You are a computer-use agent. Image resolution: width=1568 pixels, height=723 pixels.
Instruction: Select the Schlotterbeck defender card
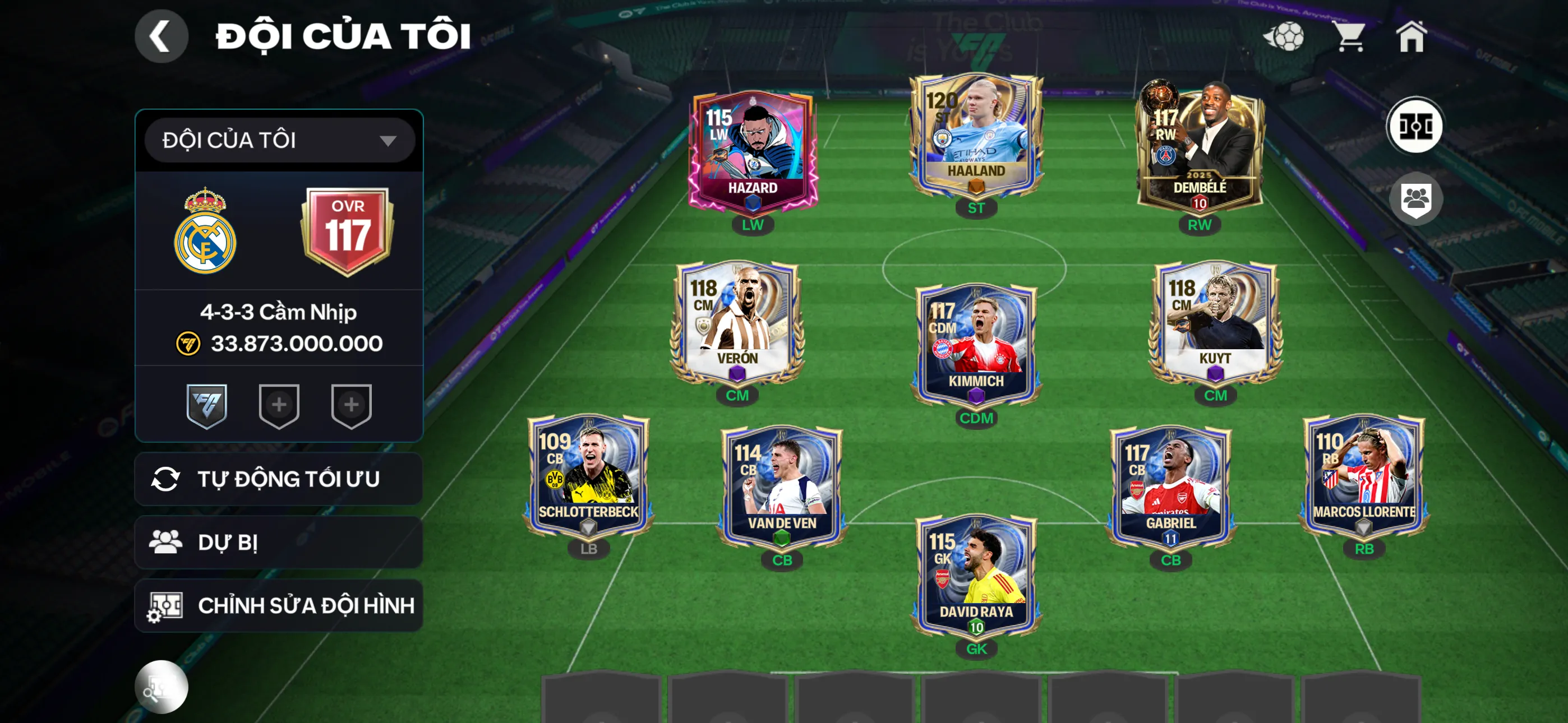(588, 476)
